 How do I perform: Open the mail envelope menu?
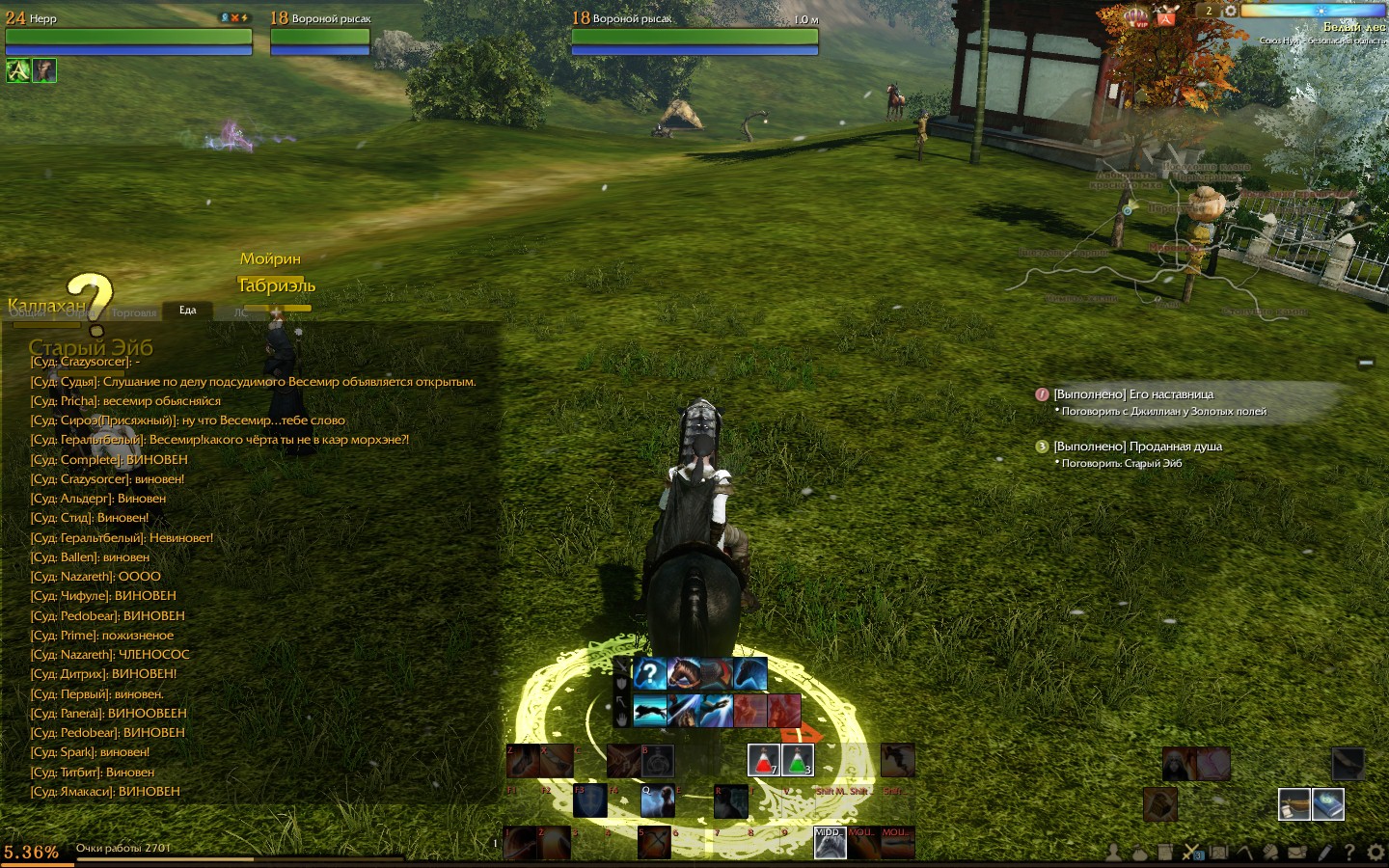[x=1297, y=853]
